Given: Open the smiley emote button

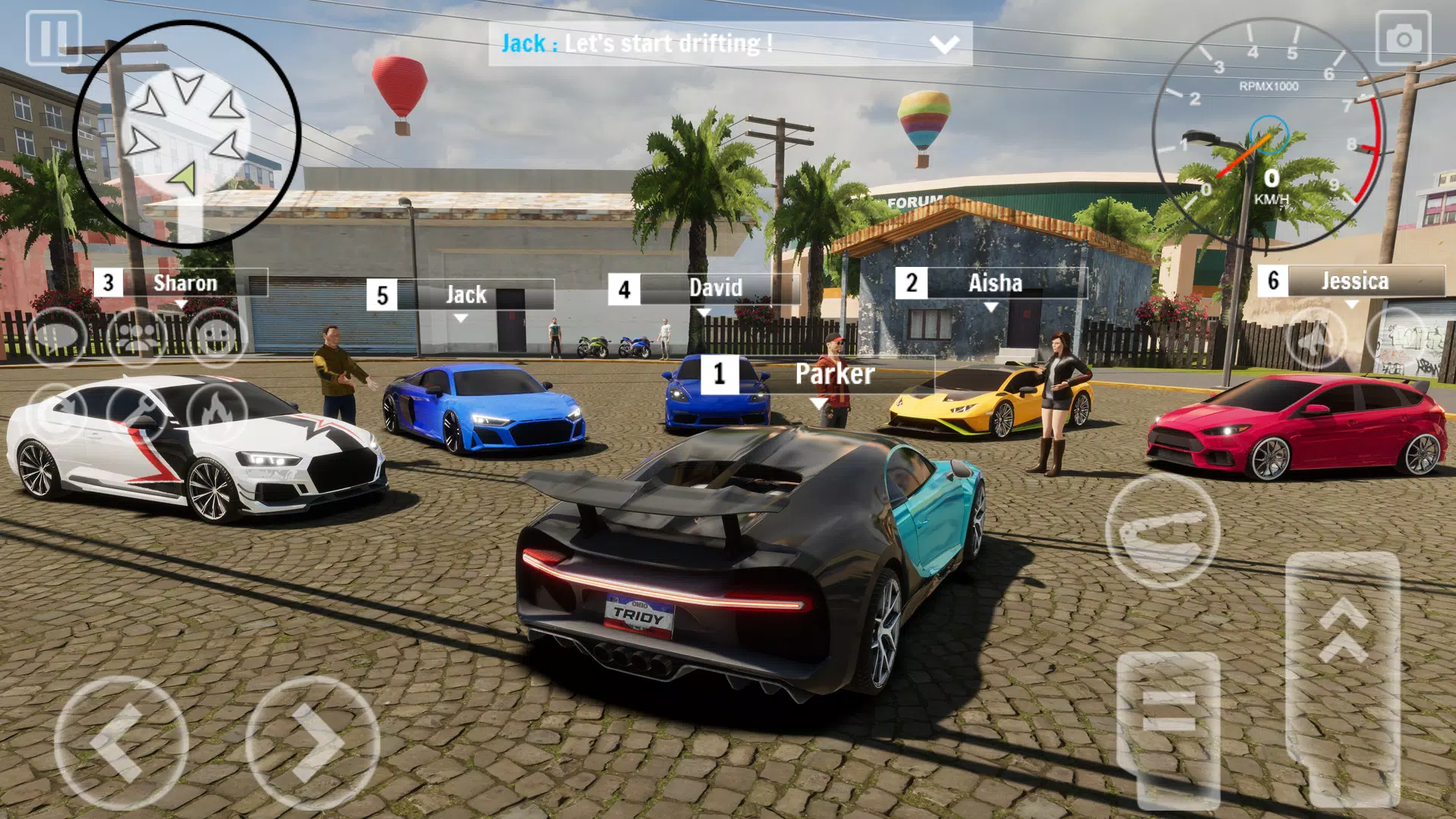Looking at the screenshot, I should (x=218, y=336).
